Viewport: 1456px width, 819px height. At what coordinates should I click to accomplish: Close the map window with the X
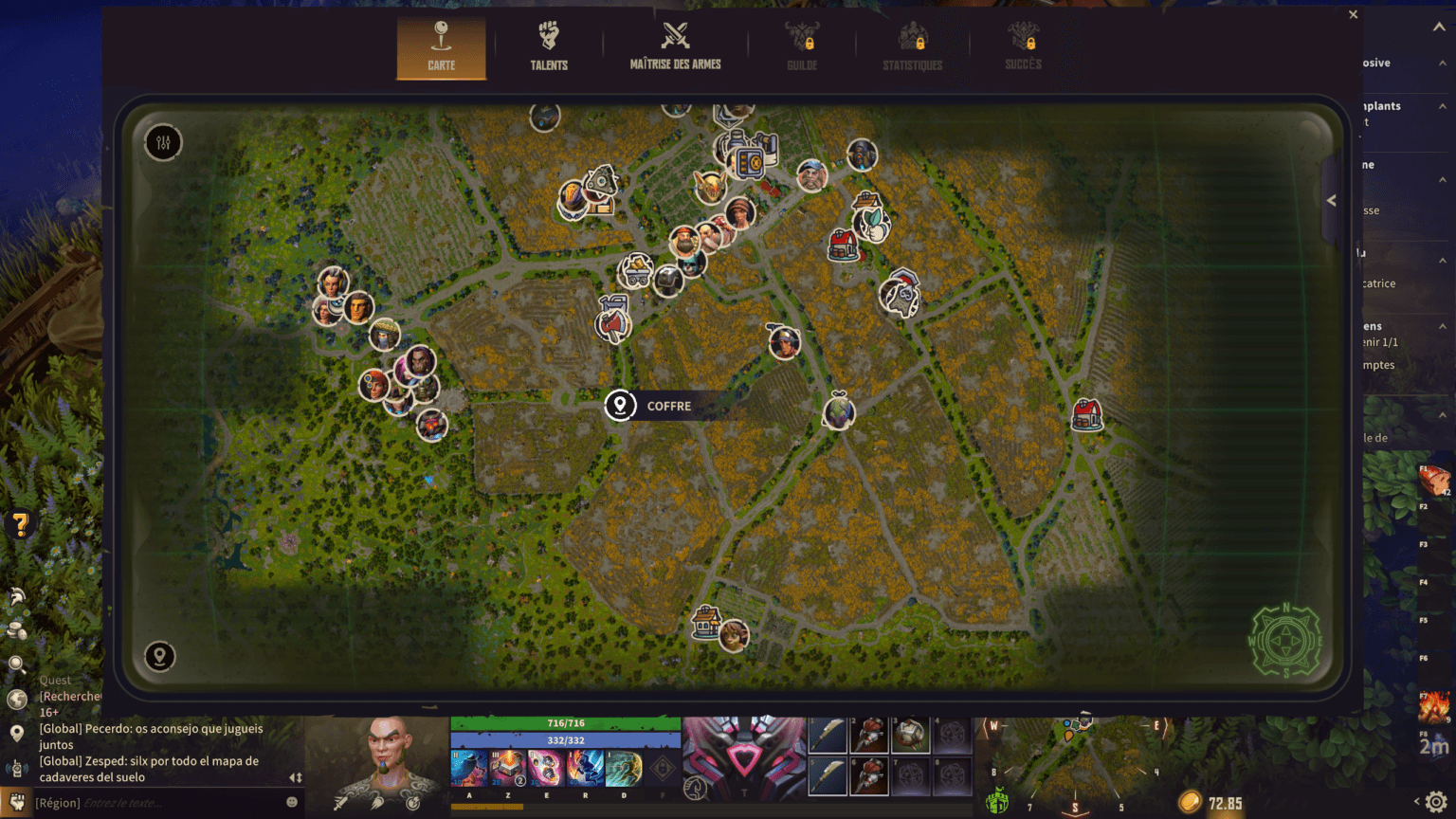tap(1353, 15)
